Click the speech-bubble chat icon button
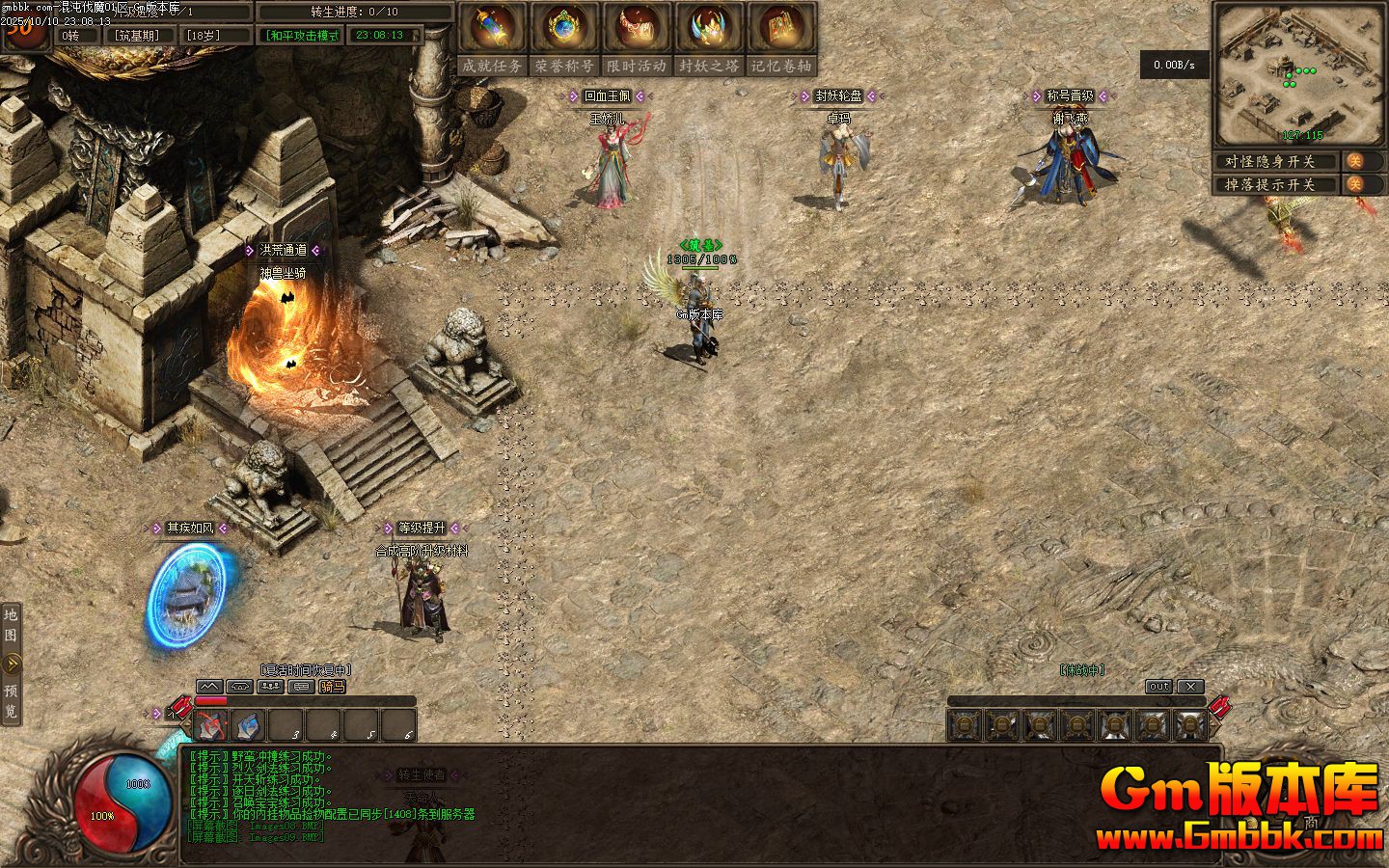The height and width of the screenshot is (868, 1389). click(302, 687)
